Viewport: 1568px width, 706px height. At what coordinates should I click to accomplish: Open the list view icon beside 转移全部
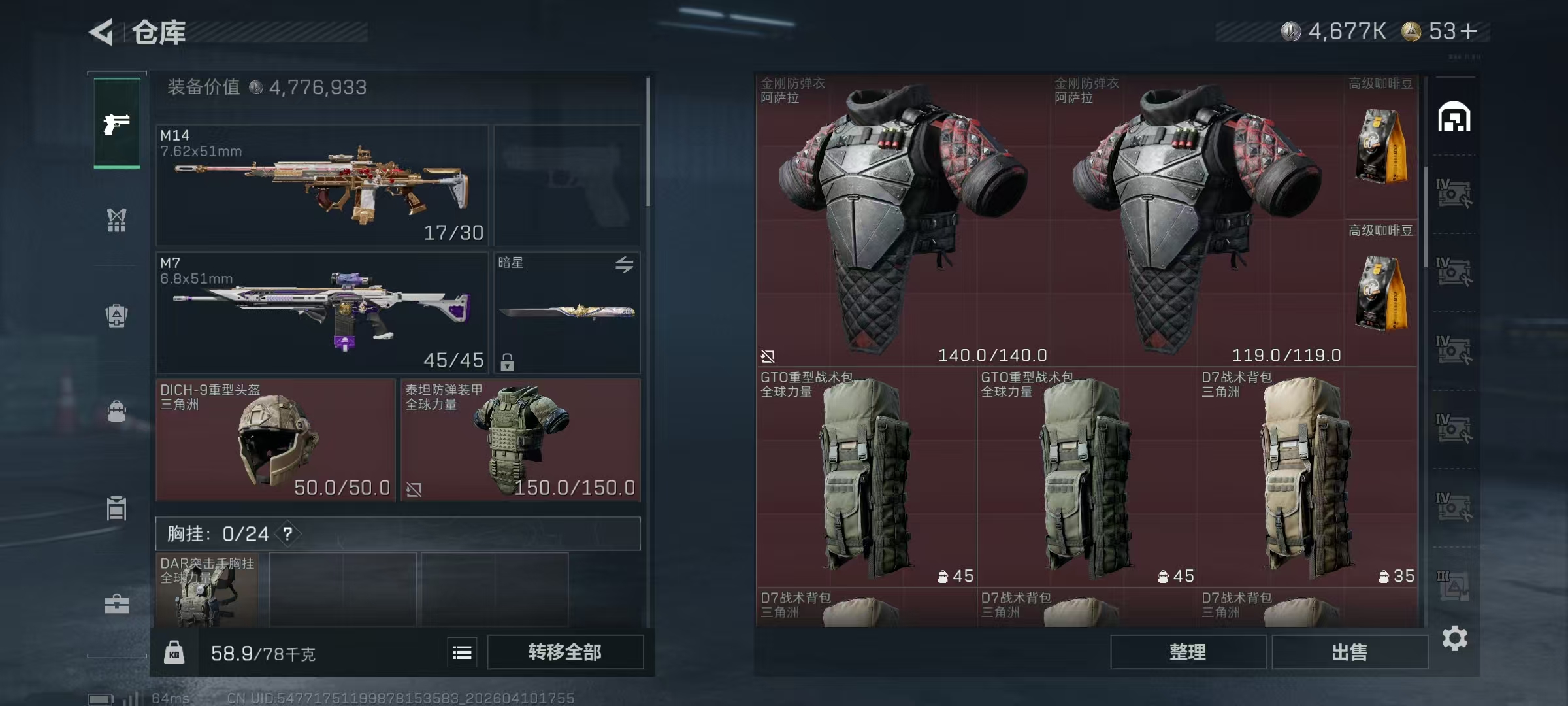tap(462, 652)
